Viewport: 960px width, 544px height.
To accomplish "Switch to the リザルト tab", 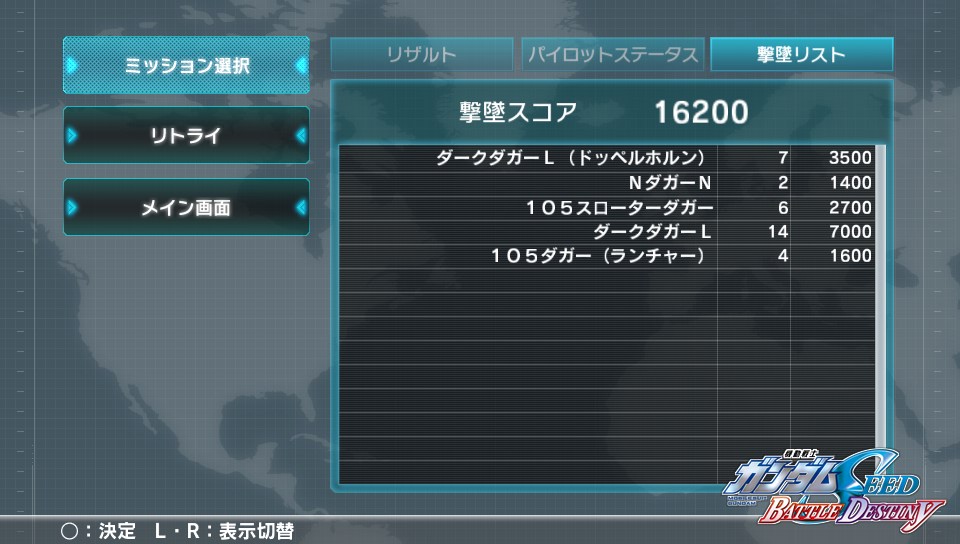I will click(x=422, y=55).
